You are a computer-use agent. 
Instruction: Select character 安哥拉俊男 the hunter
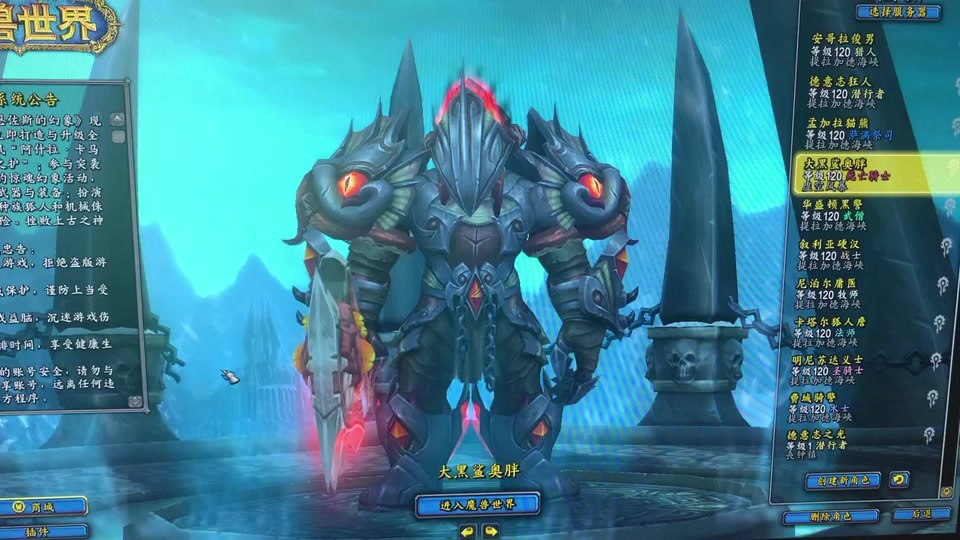[x=850, y=47]
